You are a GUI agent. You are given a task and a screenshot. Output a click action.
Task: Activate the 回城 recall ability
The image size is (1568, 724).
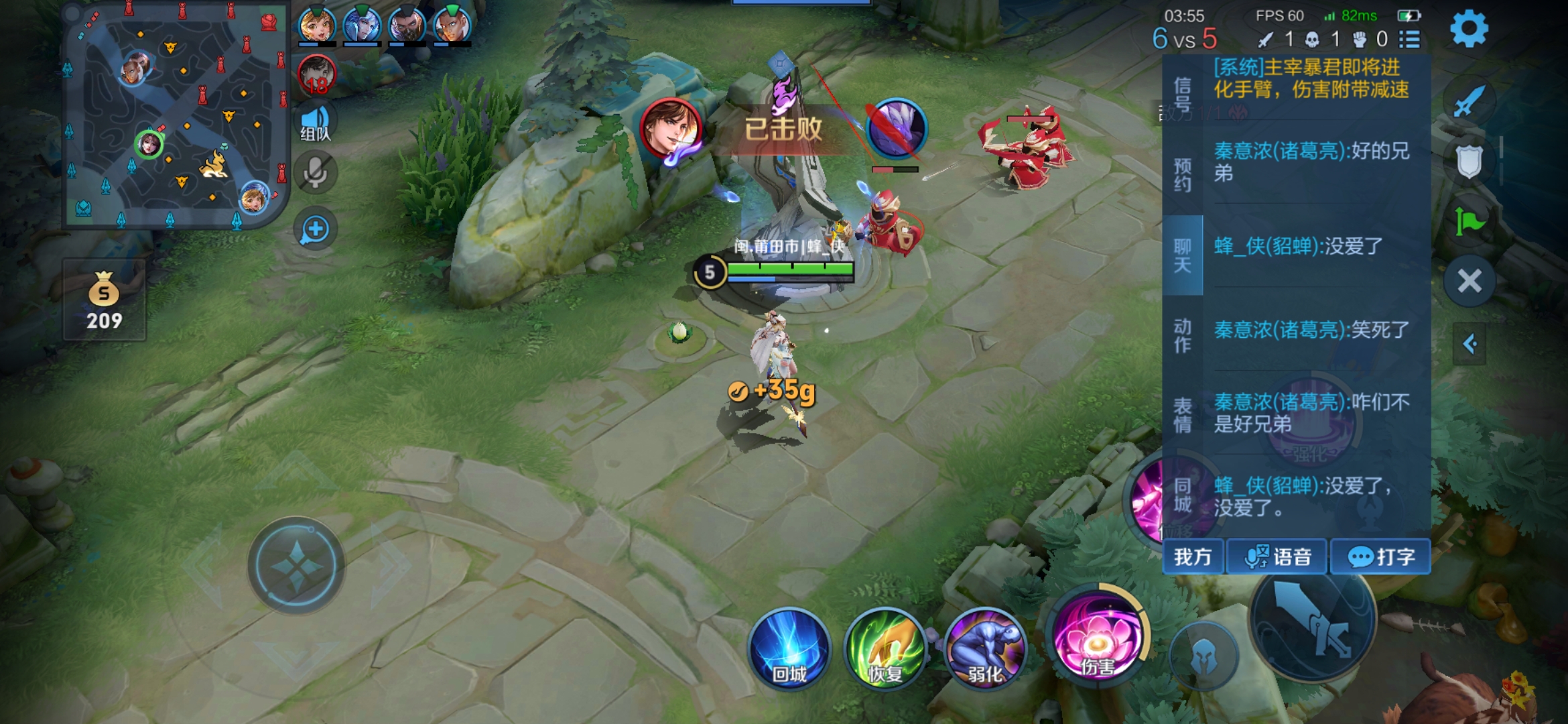789,648
